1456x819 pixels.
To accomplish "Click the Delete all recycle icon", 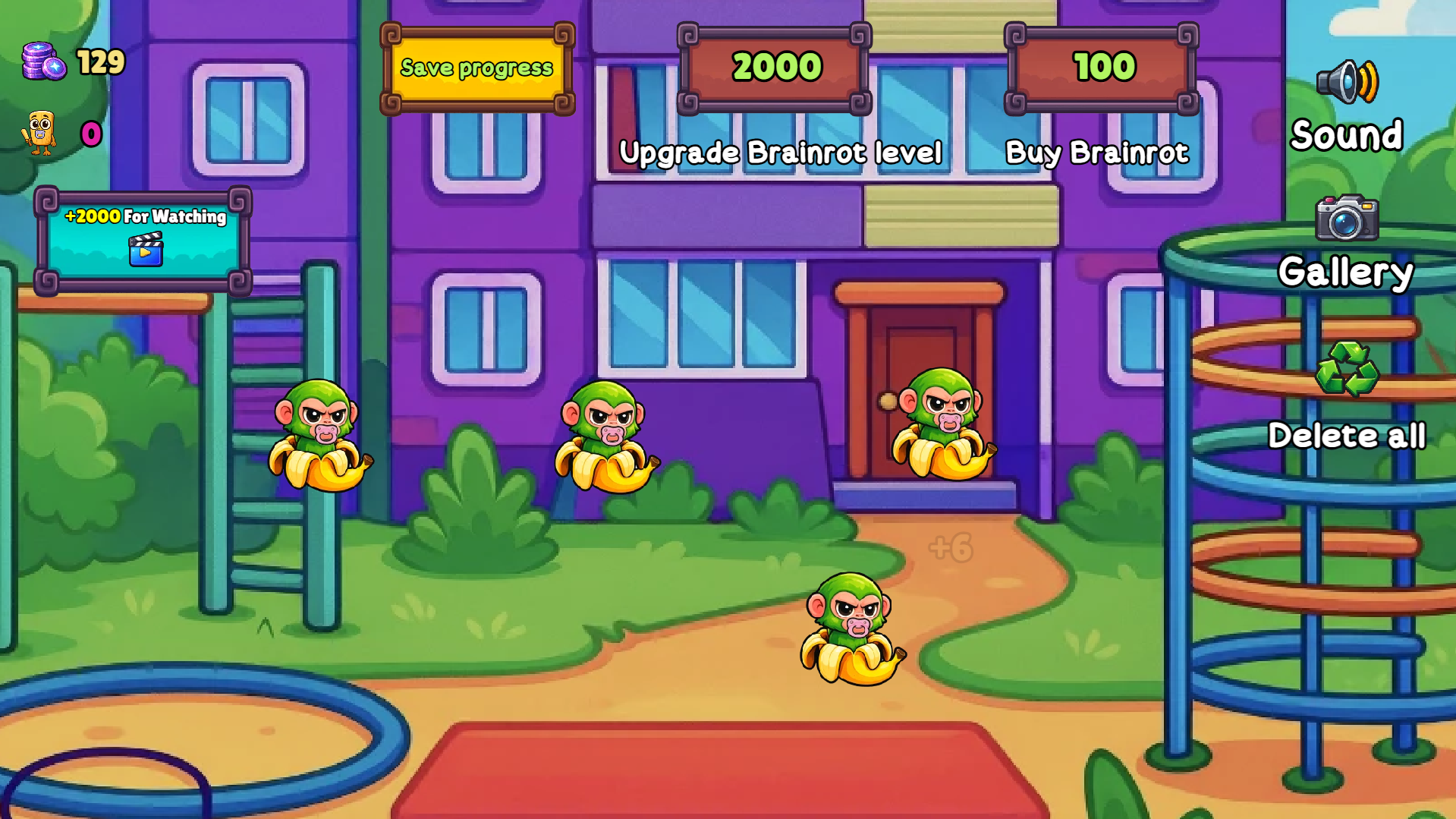I will tap(1347, 370).
